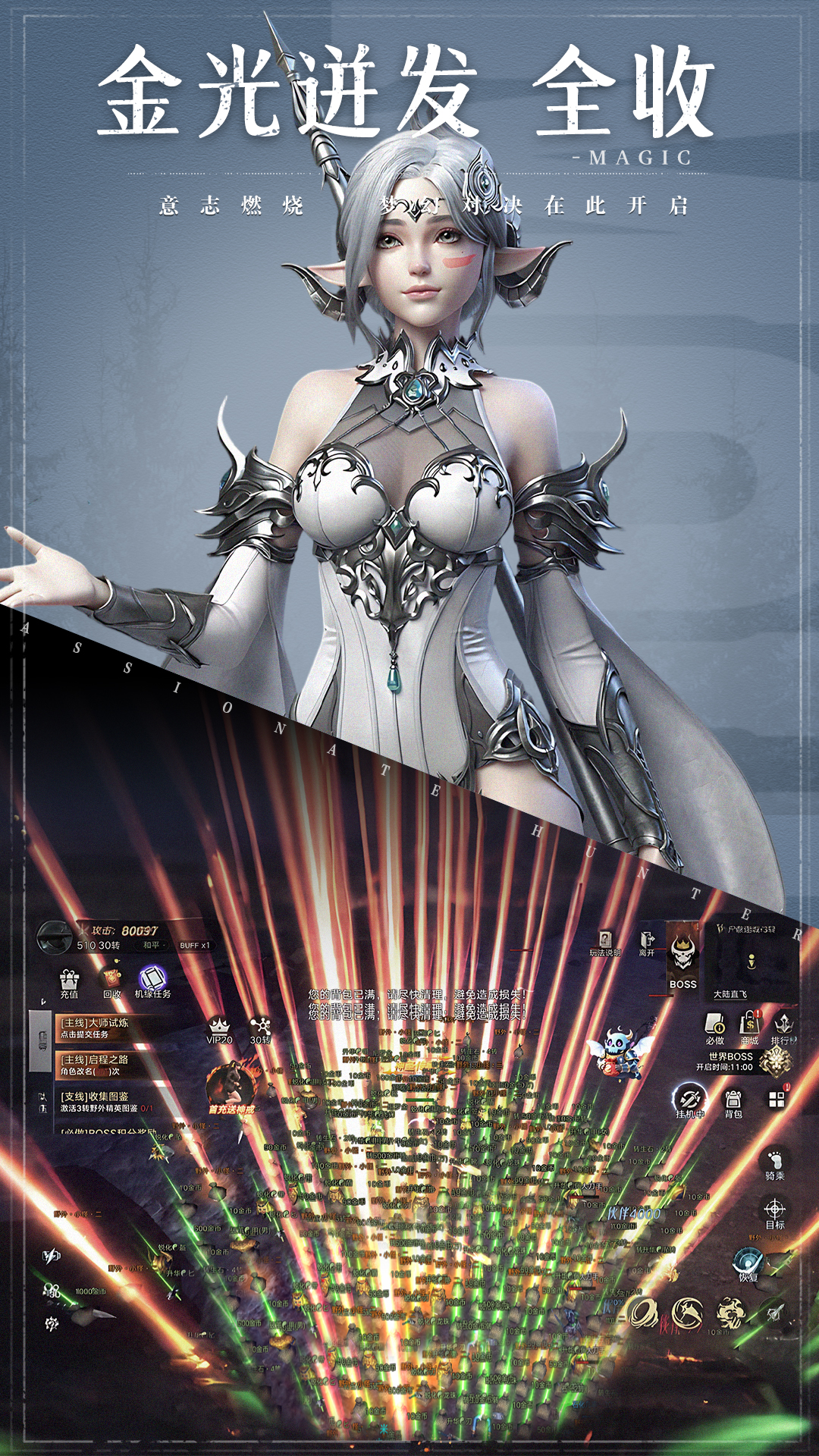Open the 玩法说明 gameplay guide
This screenshot has height=1456, width=819.
click(x=605, y=944)
